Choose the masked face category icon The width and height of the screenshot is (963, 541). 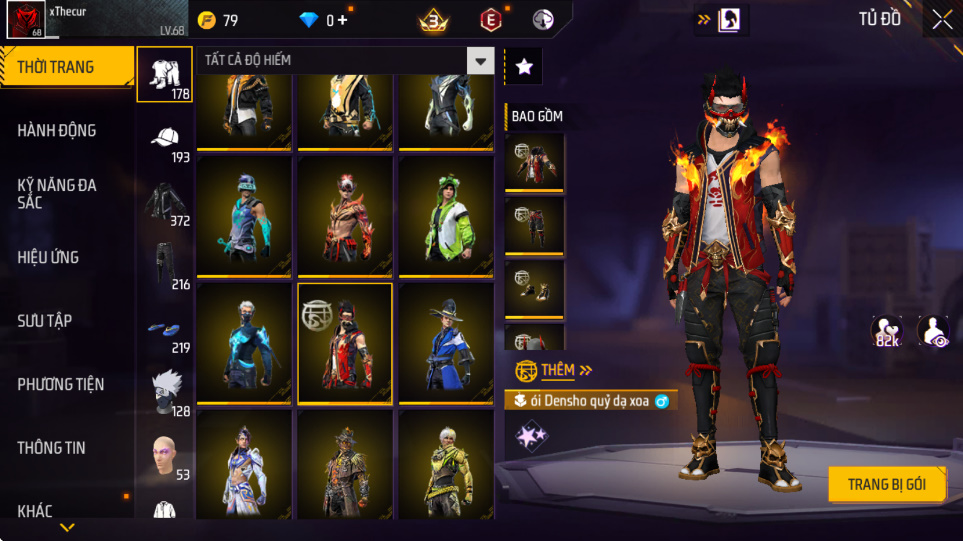click(x=165, y=393)
